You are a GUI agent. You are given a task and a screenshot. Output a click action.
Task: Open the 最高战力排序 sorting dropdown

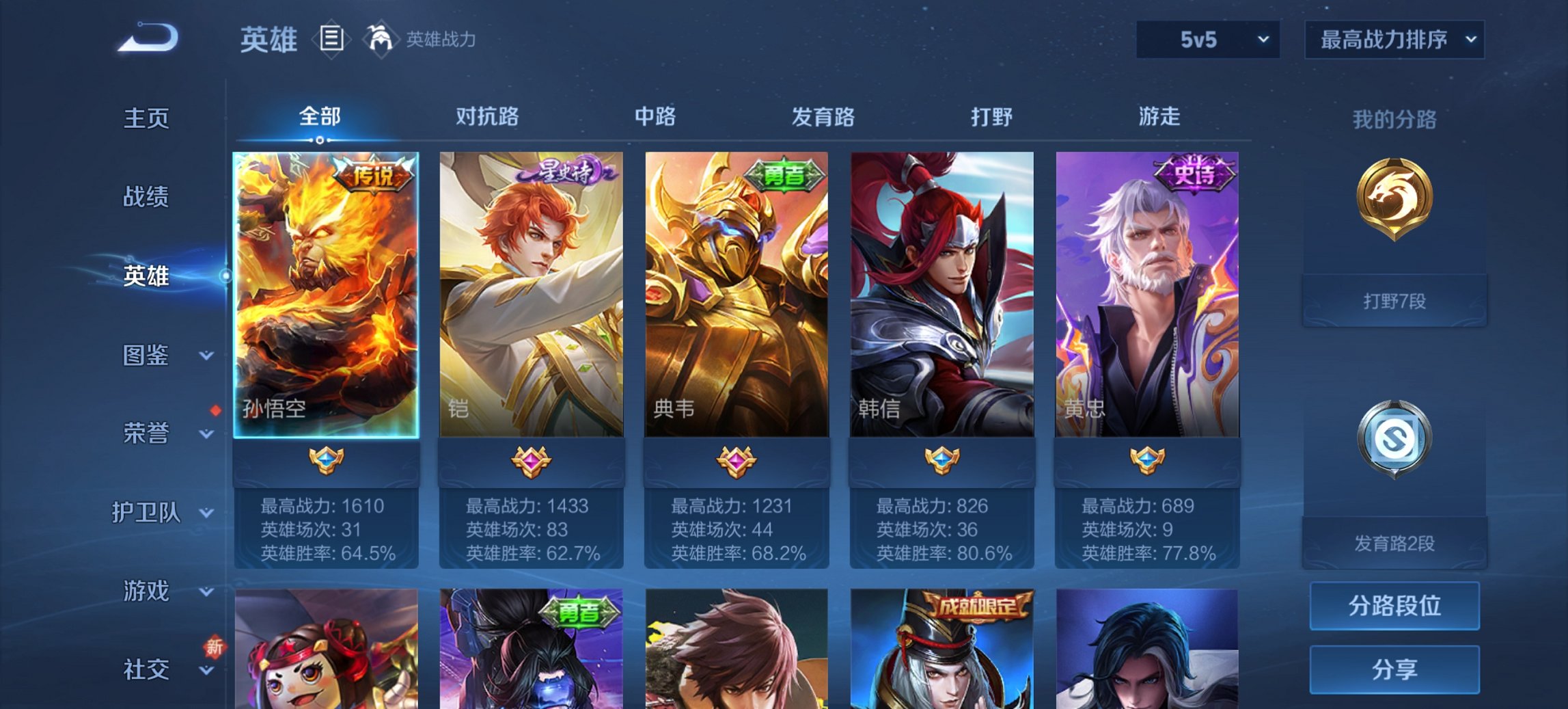(1392, 40)
